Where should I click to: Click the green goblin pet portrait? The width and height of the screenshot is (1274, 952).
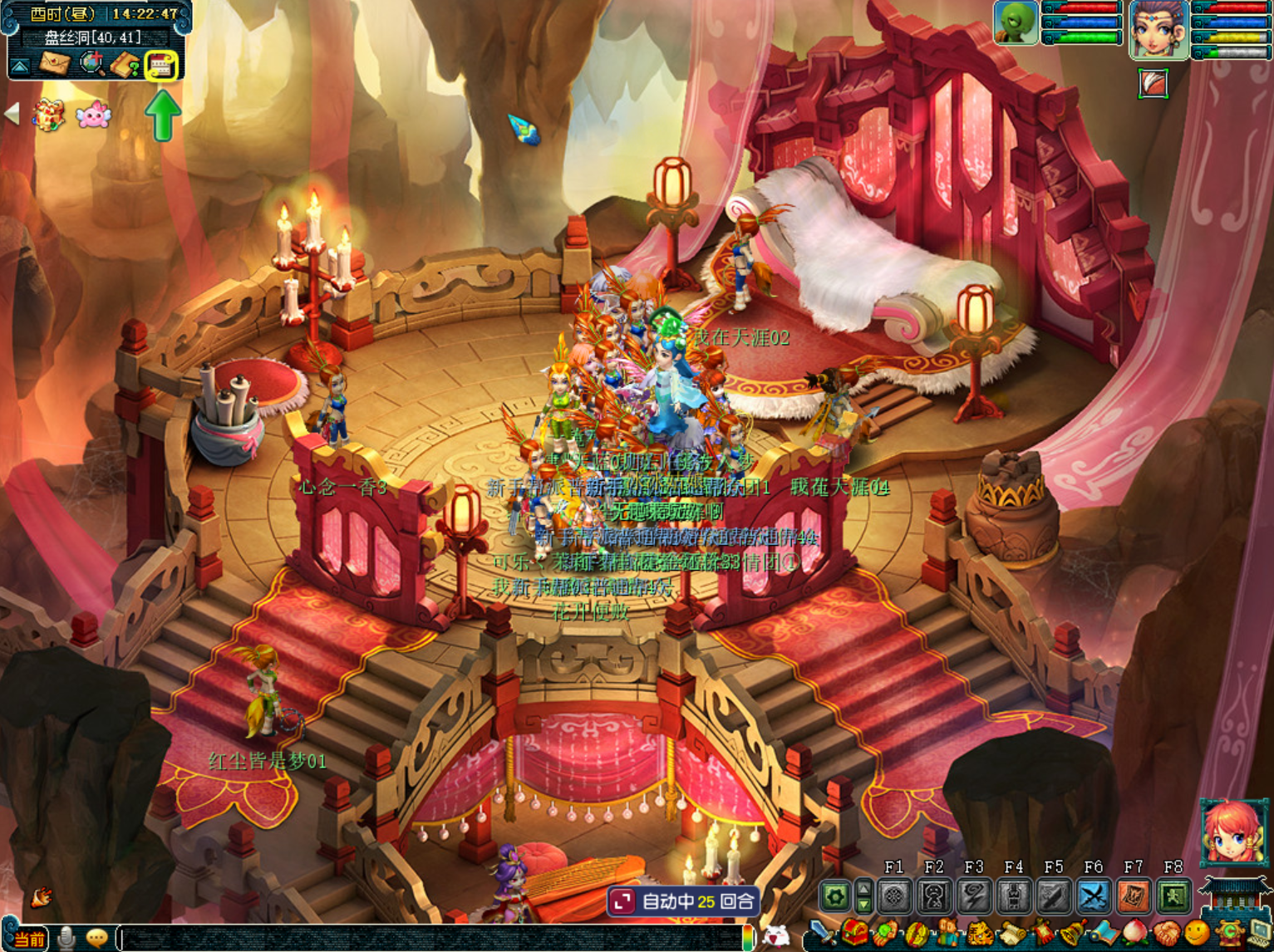click(1016, 22)
